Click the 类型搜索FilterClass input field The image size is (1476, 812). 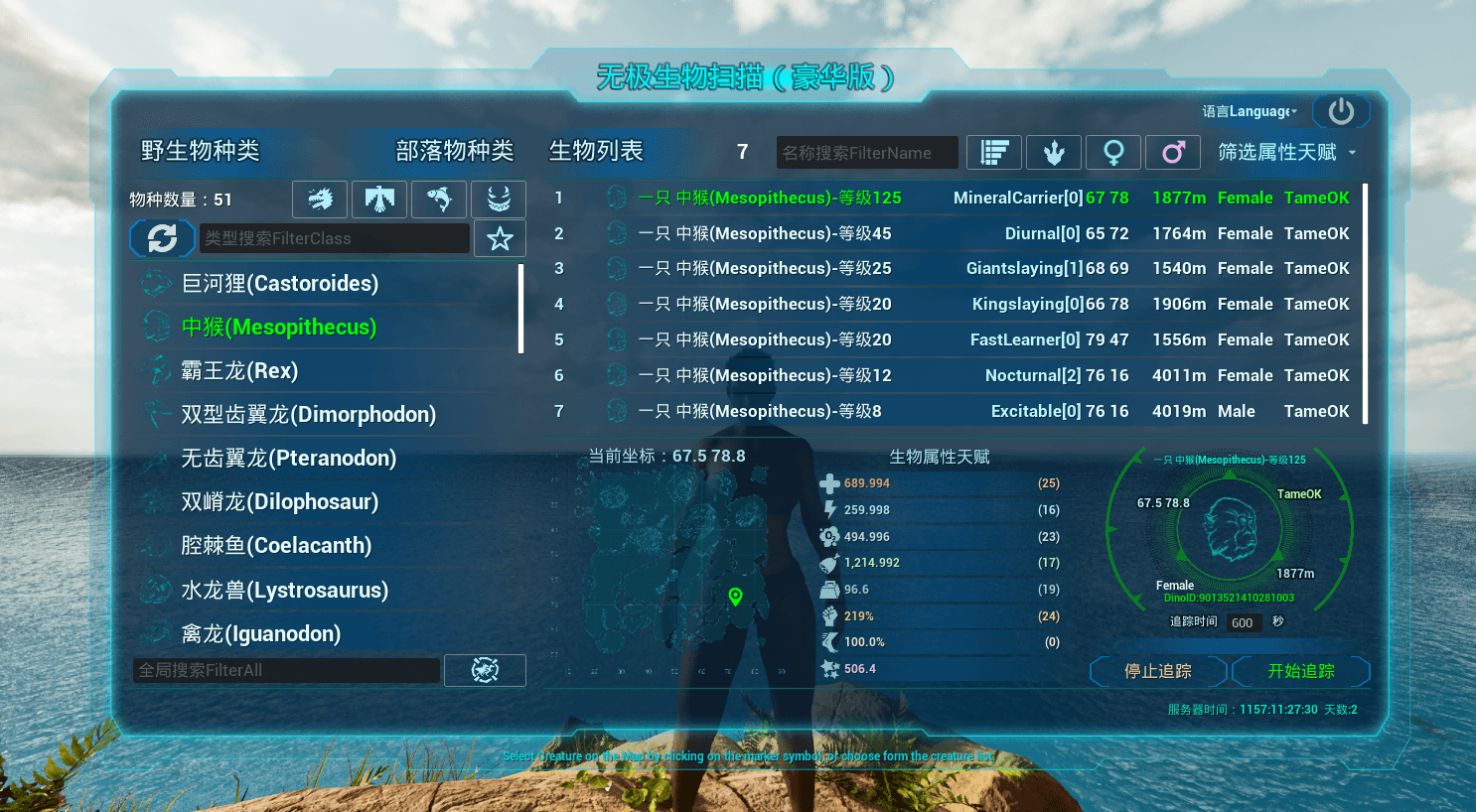(334, 238)
